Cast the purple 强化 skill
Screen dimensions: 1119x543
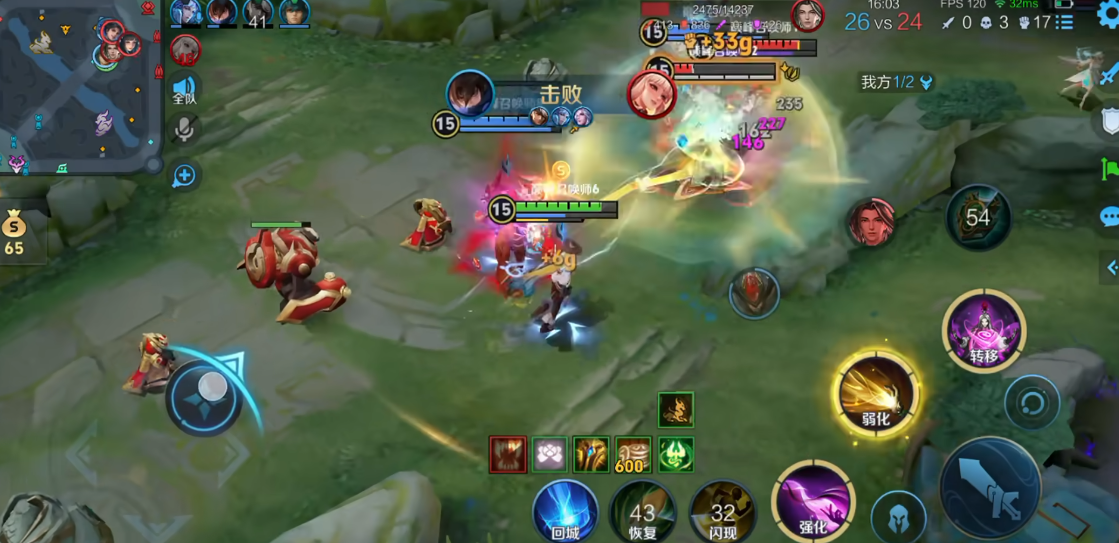(813, 501)
